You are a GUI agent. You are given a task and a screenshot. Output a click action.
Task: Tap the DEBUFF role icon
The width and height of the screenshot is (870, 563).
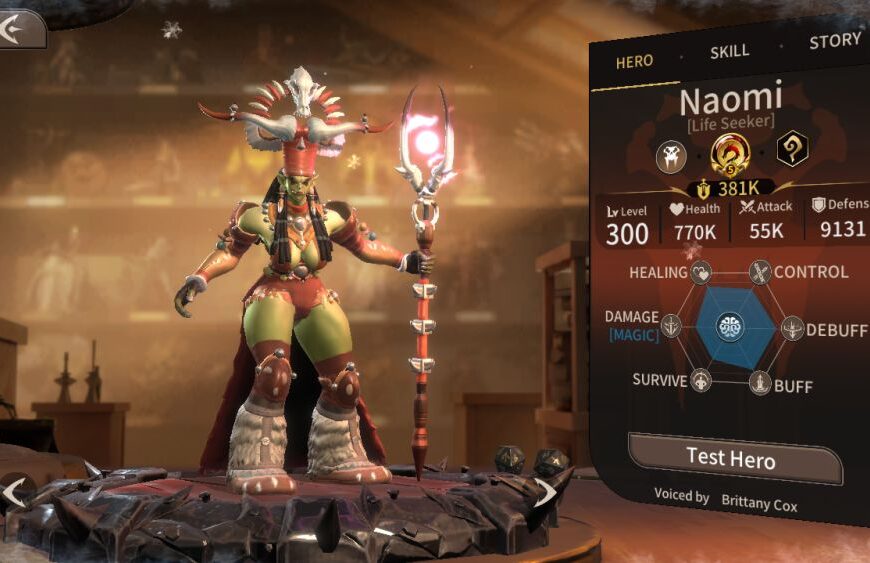(x=792, y=328)
